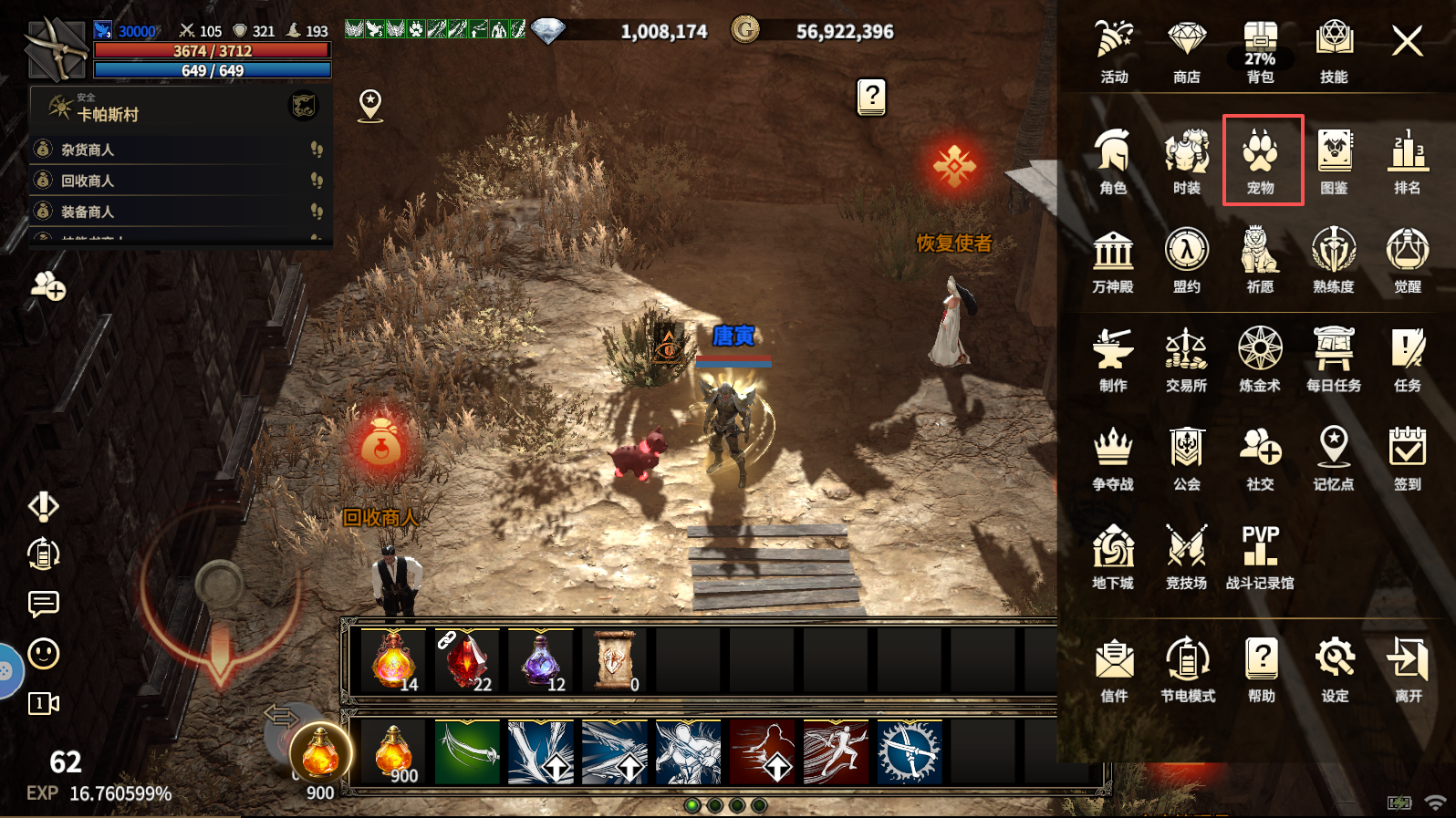1456x818 pixels.
Task: Select 离开 to exit the game
Action: (1408, 668)
